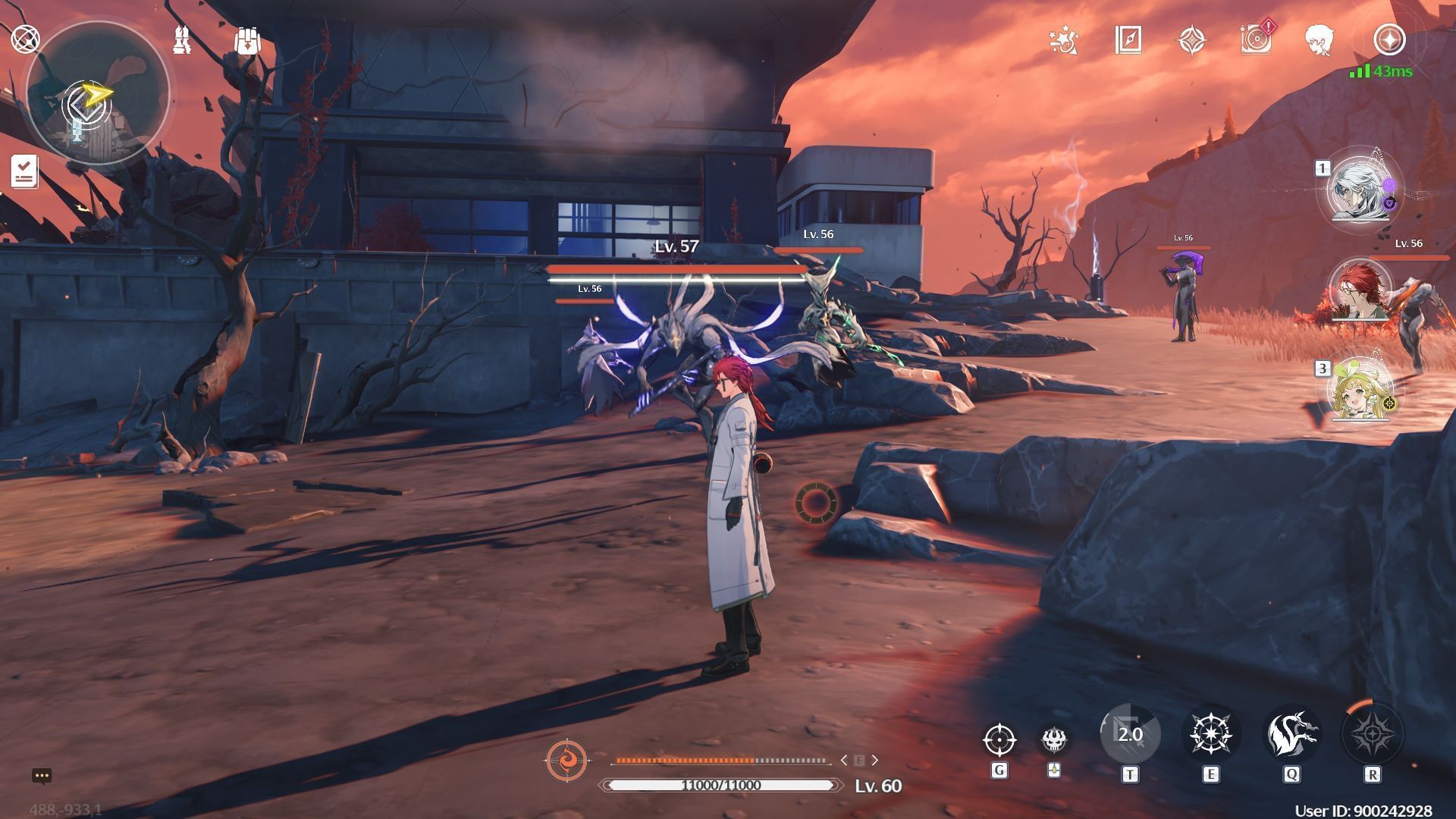The width and height of the screenshot is (1456, 819).
Task: Open the Convene four-point star icon
Action: (x=1192, y=40)
